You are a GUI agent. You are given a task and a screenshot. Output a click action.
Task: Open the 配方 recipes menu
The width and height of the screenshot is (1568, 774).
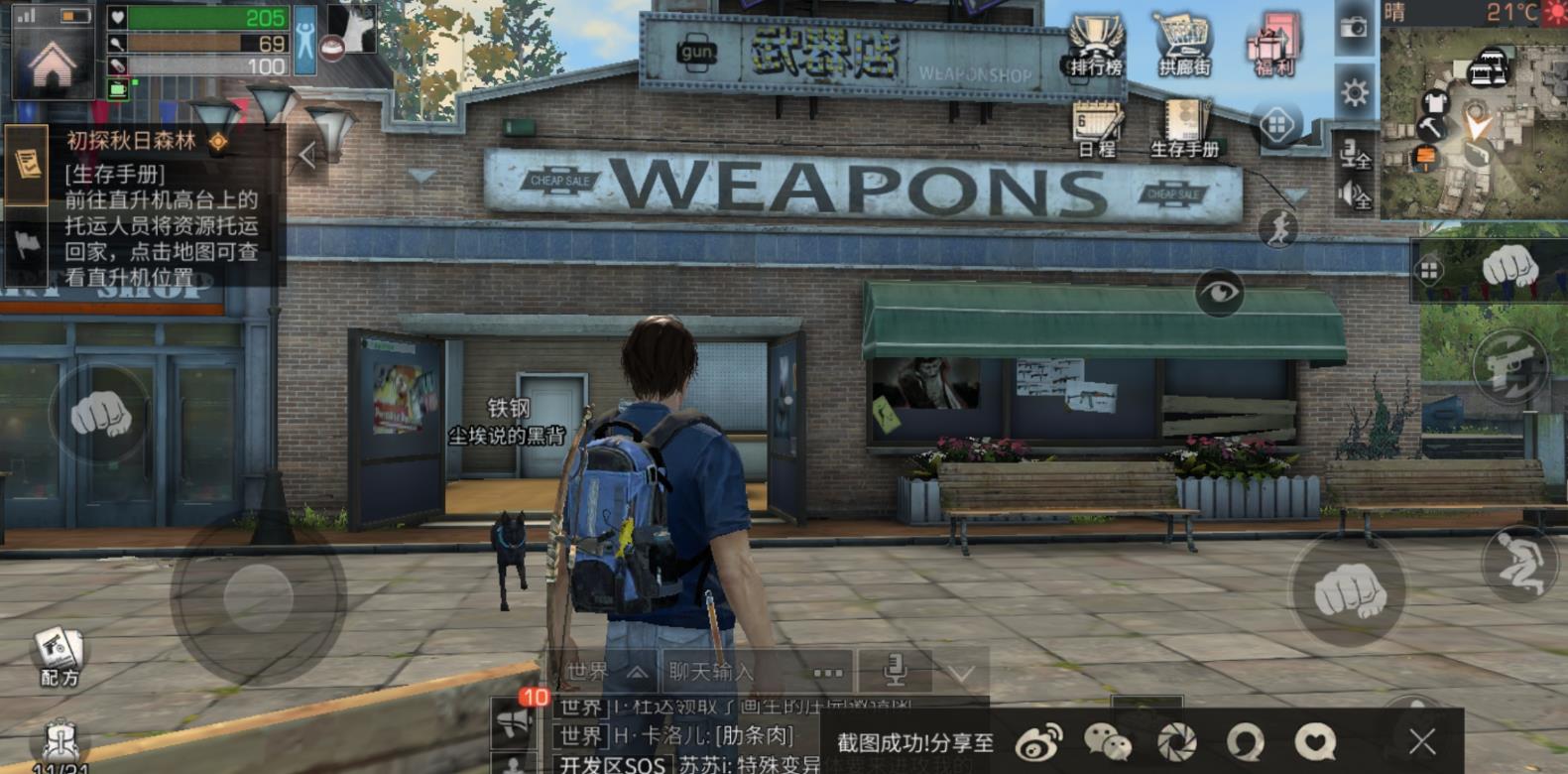tap(59, 655)
